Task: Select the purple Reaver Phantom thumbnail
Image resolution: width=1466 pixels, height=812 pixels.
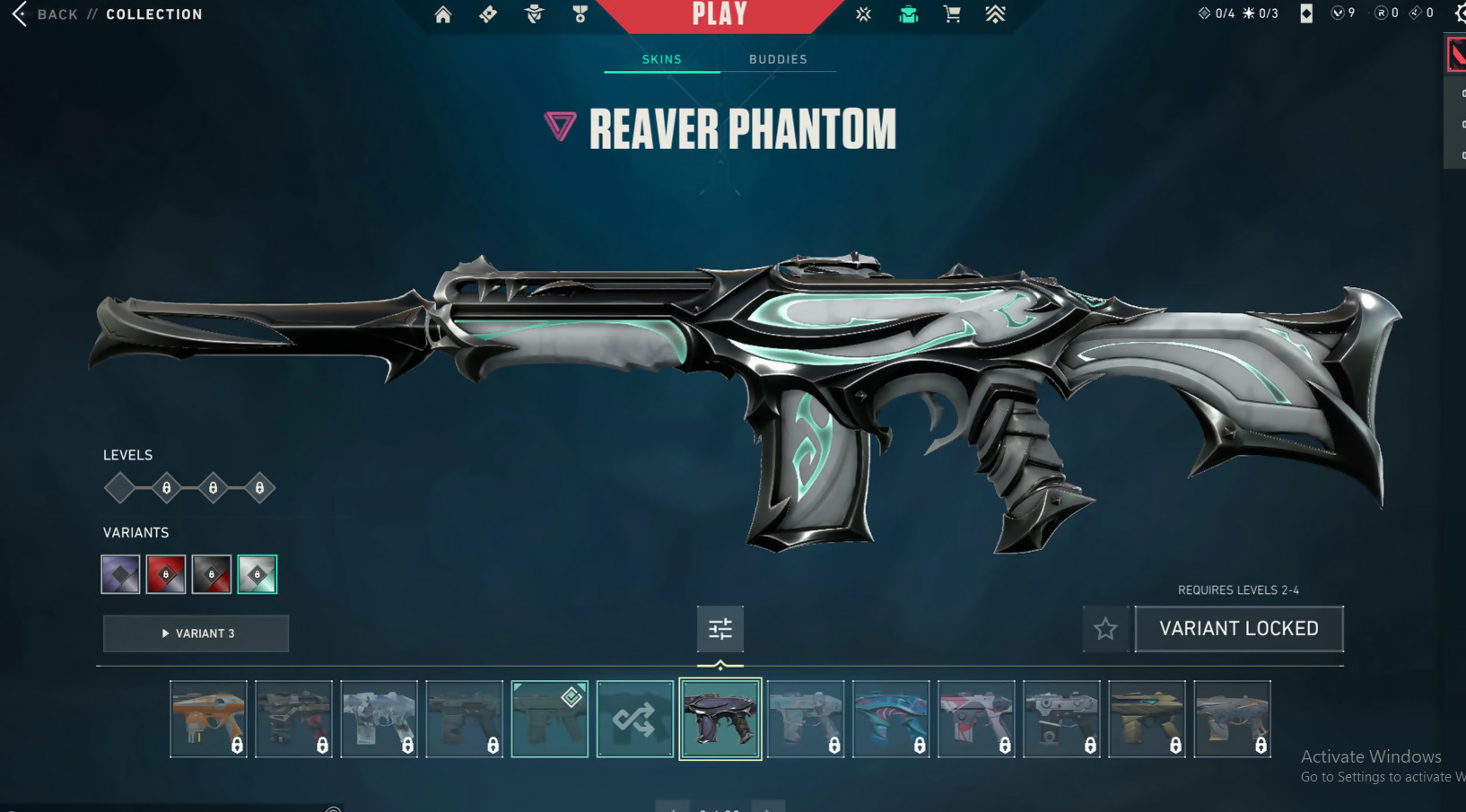Action: pyautogui.click(x=720, y=719)
